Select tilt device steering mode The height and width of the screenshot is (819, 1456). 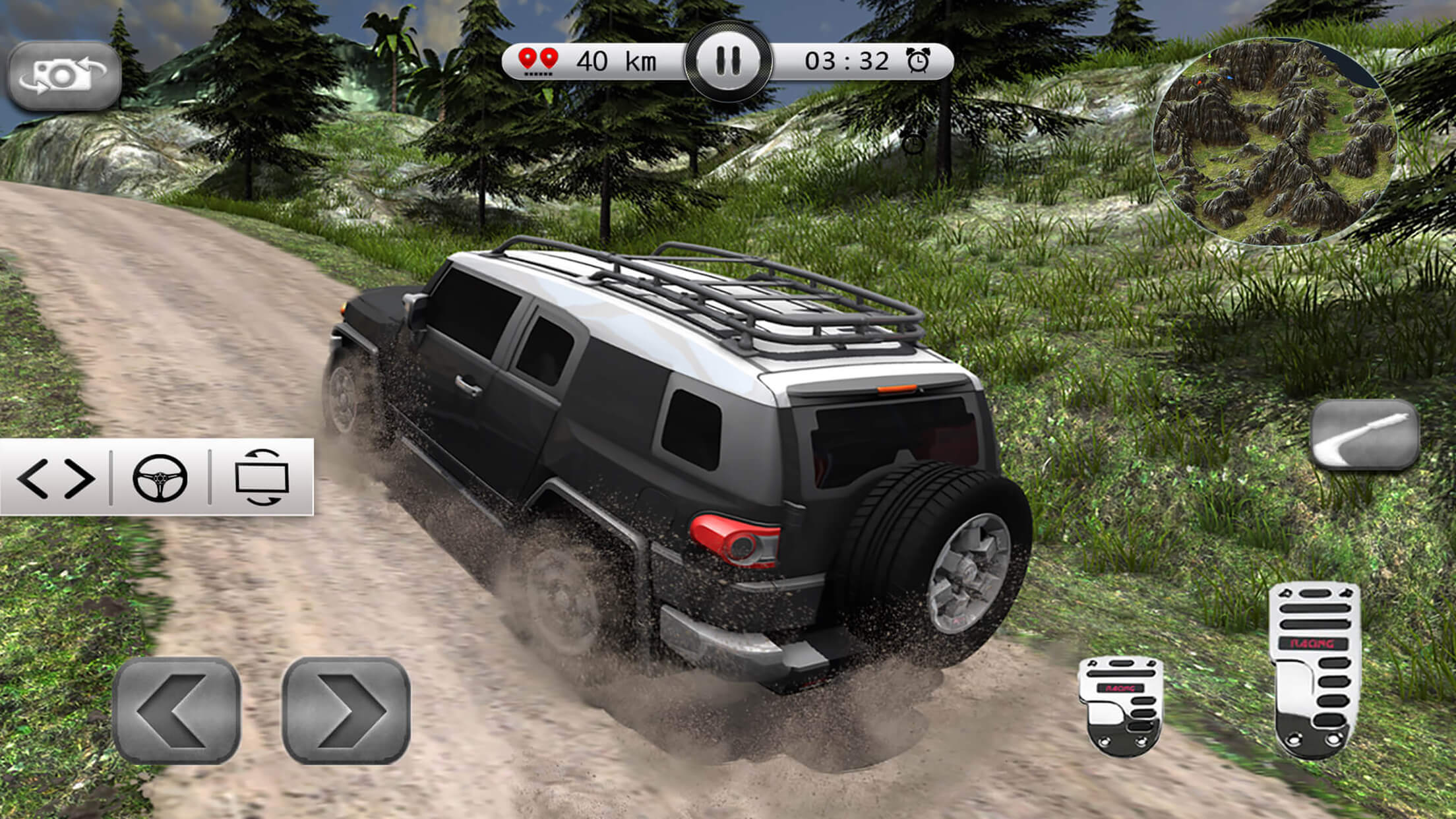[x=262, y=478]
